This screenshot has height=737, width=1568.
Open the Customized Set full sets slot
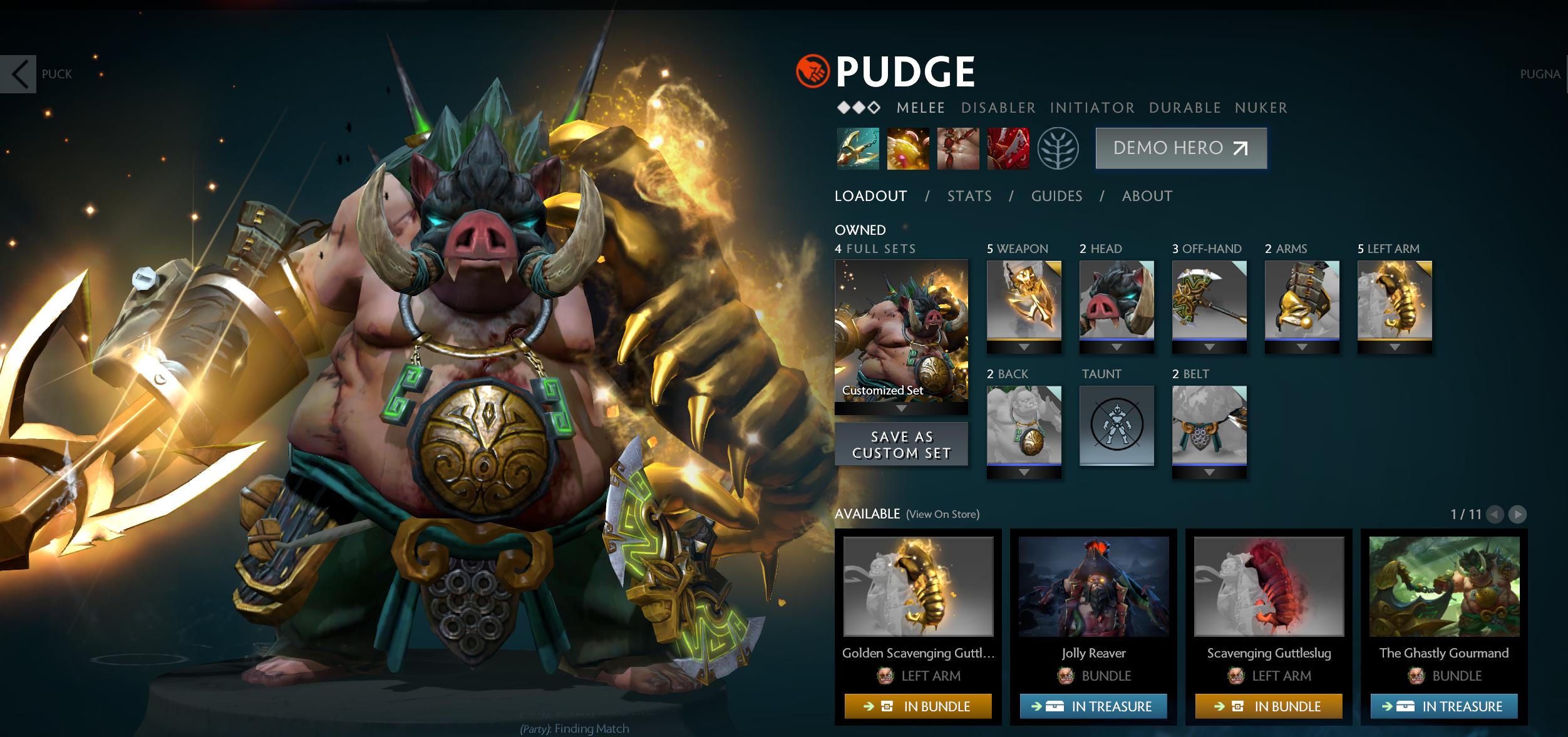[x=901, y=332]
